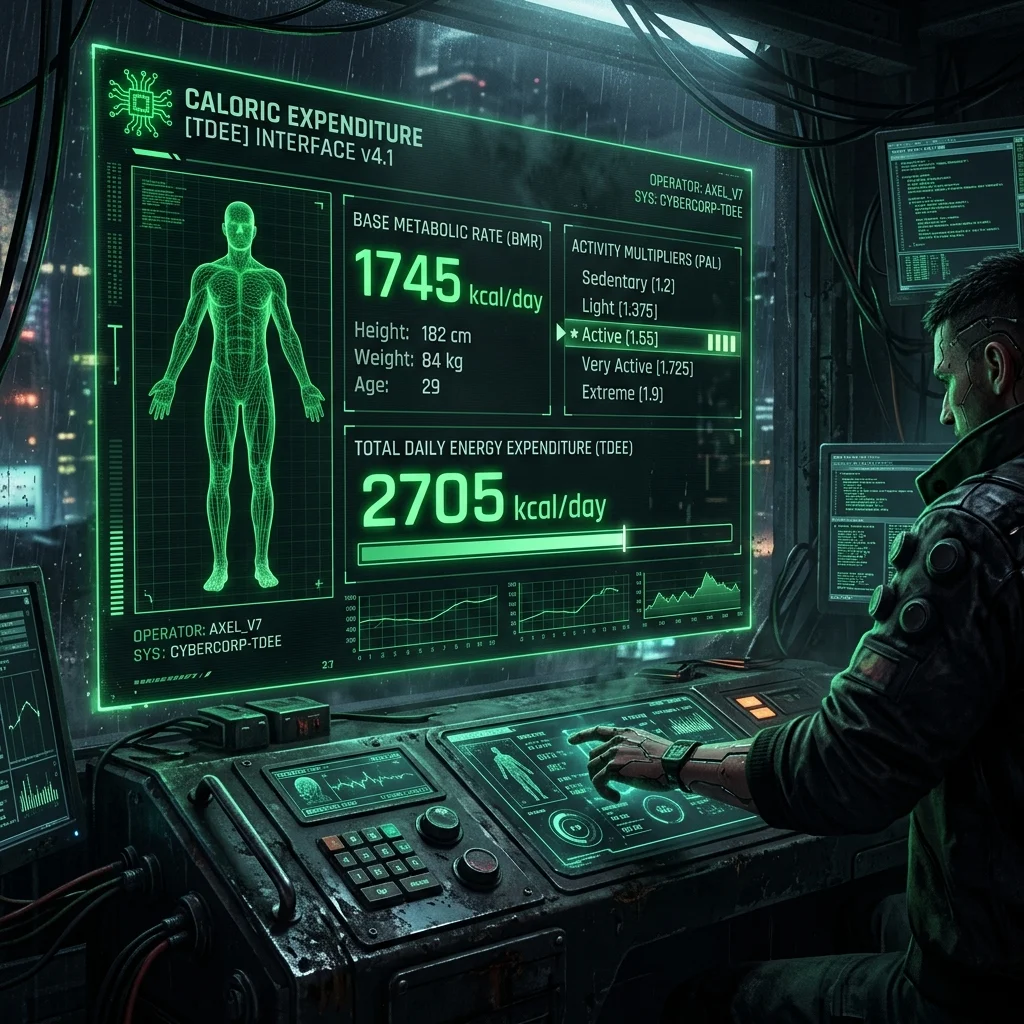Image resolution: width=1024 pixels, height=1024 pixels.
Task: Open the filled green area chart
Action: click(x=693, y=597)
